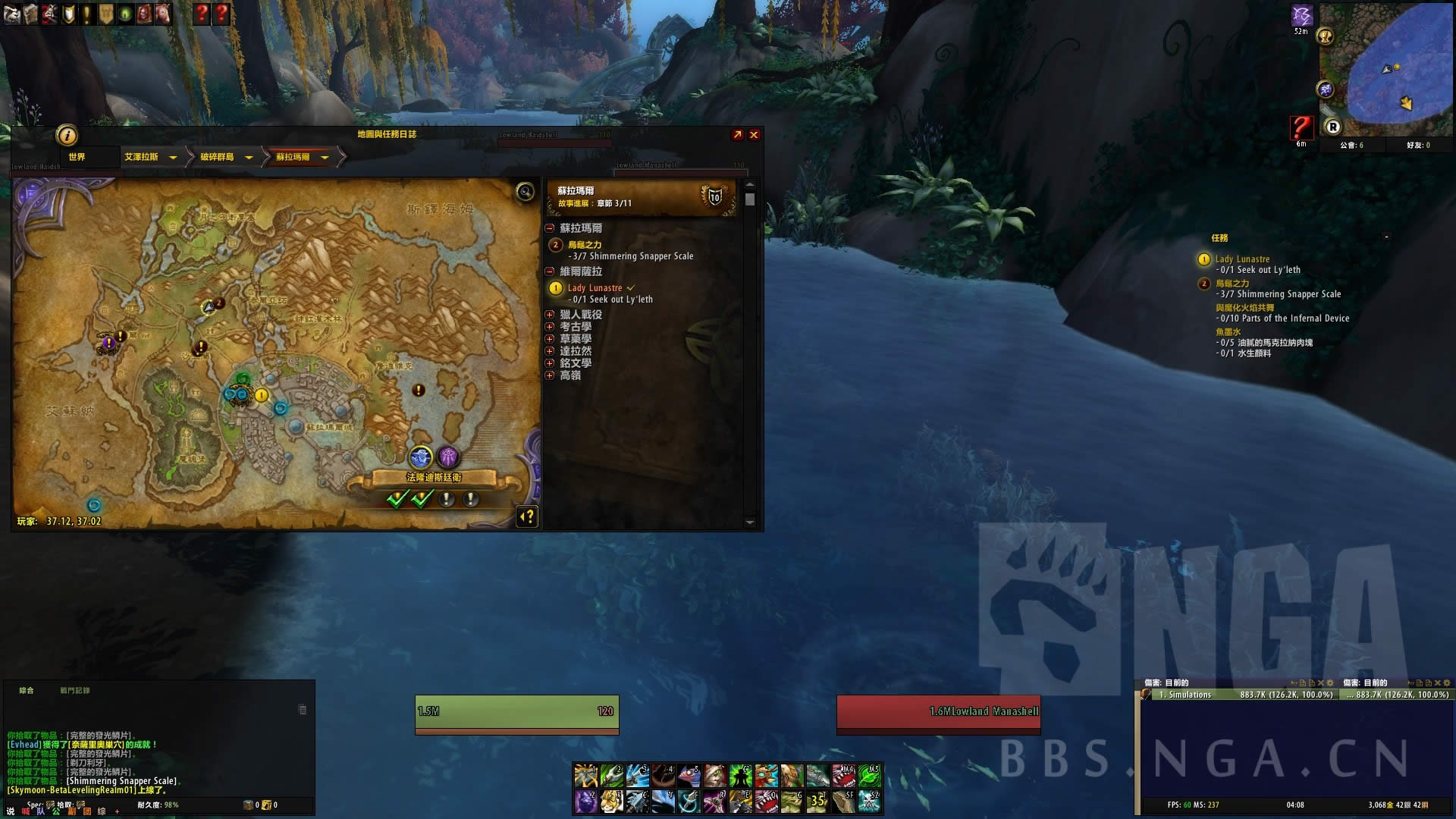The height and width of the screenshot is (819, 1456).
Task: Collapse the 維爾薩拉 quest header
Action: (x=550, y=271)
